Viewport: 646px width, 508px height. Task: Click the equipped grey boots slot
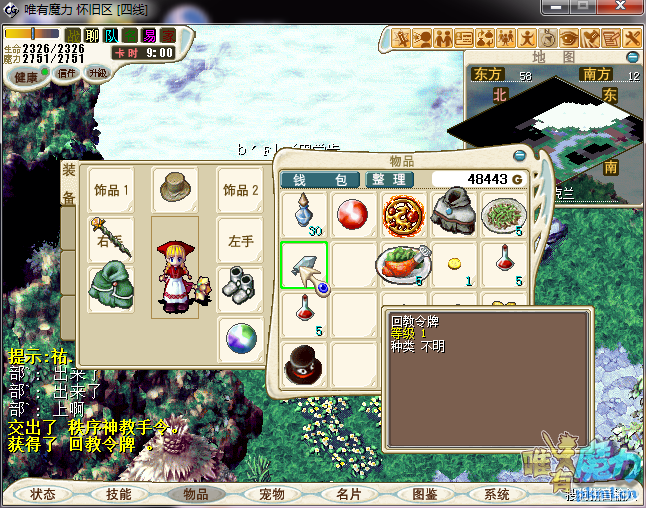click(x=239, y=285)
